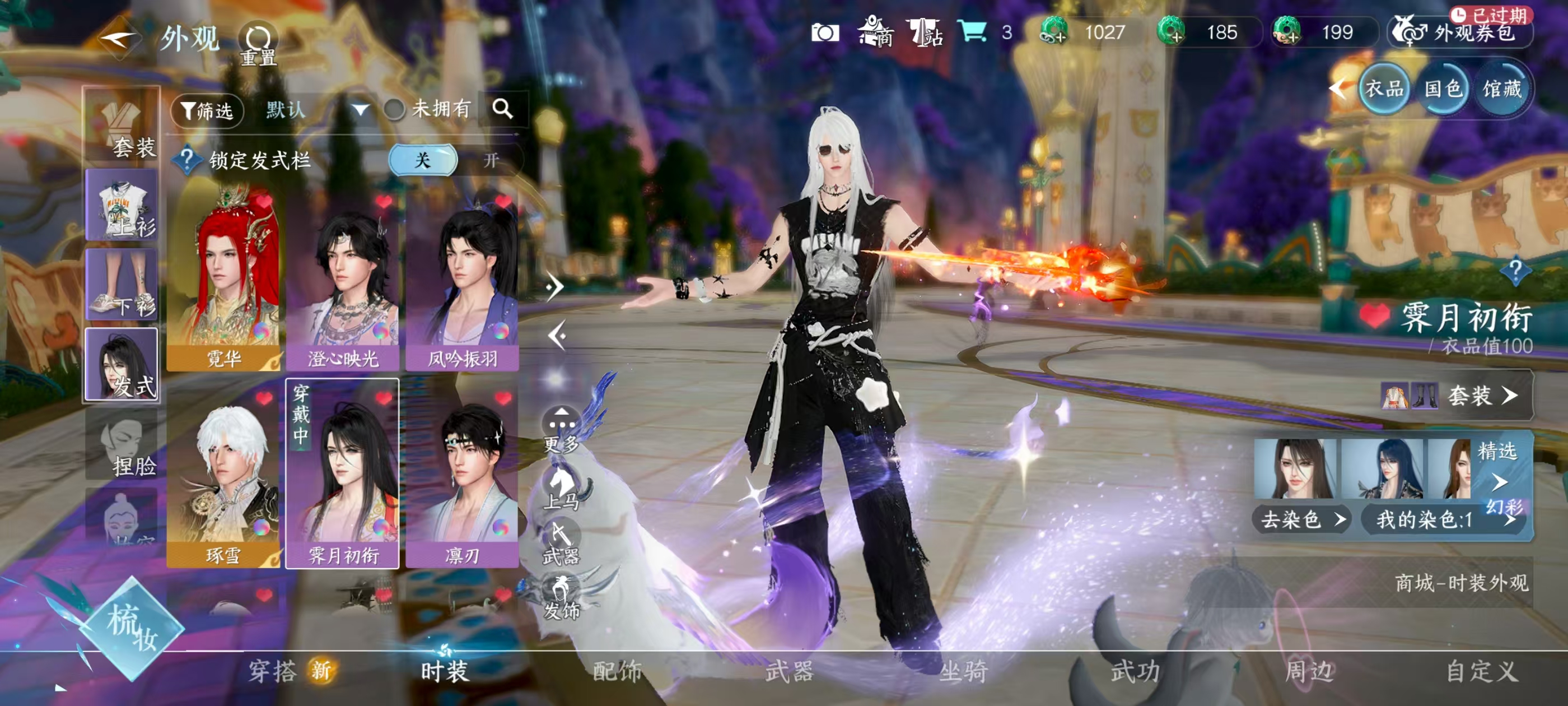The image size is (1568, 706).
Task: Open the hairstyle search magnifier
Action: (x=502, y=109)
